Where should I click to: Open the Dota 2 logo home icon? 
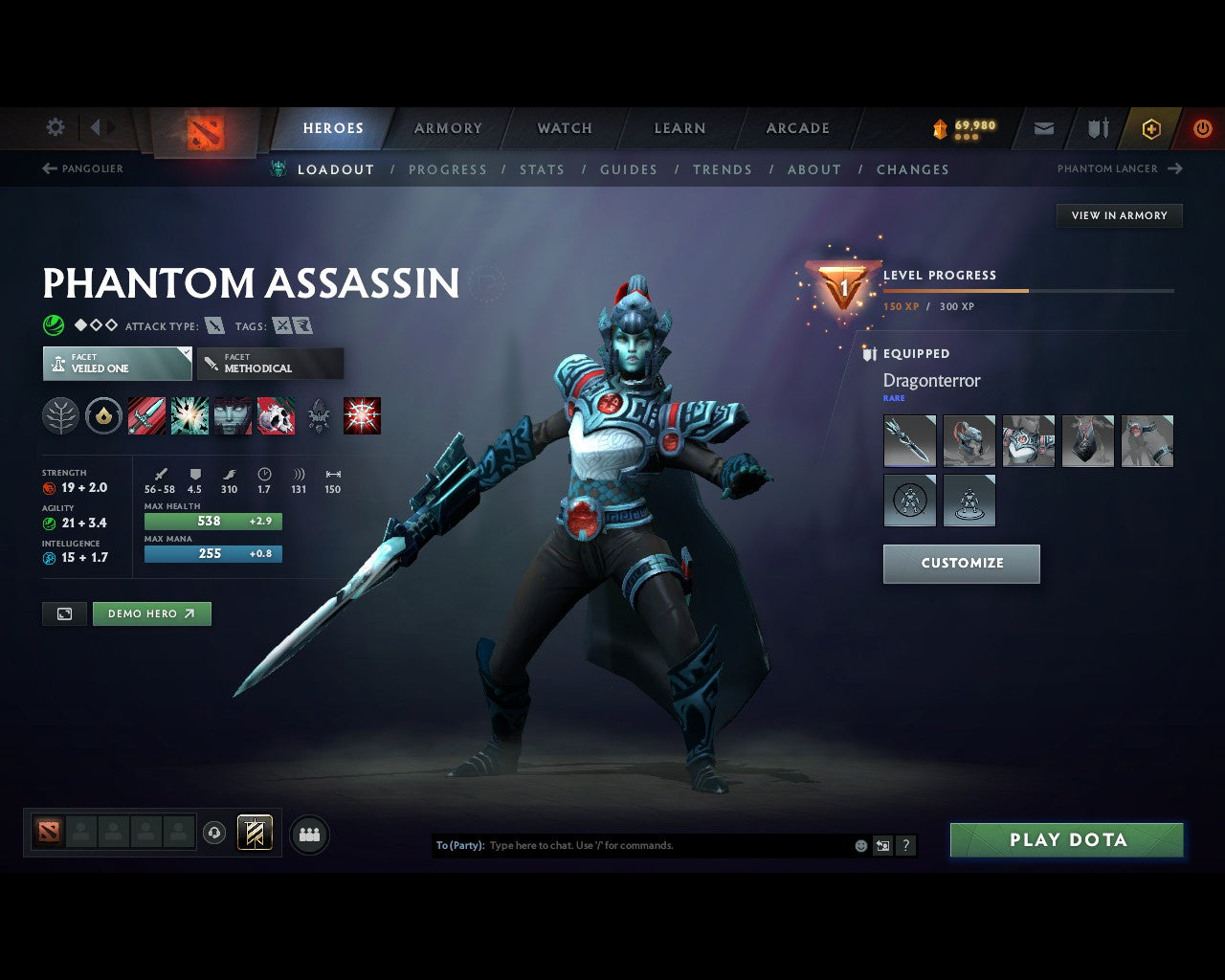[x=204, y=134]
